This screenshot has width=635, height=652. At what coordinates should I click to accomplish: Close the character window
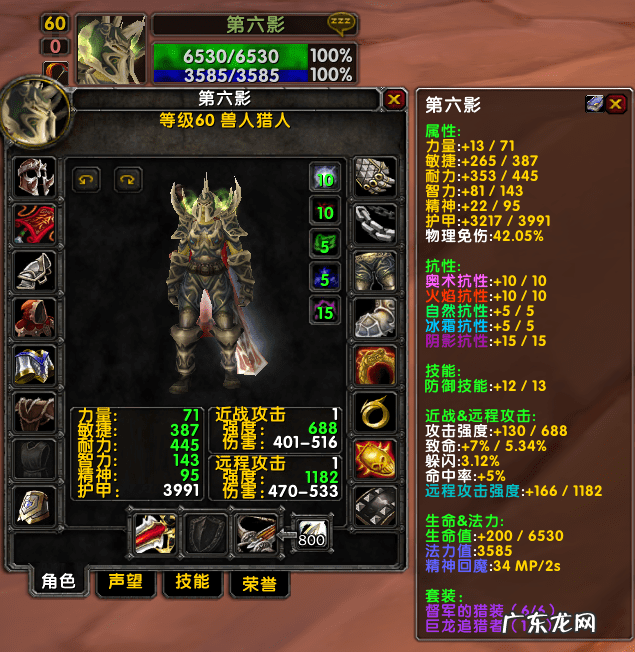tap(394, 100)
